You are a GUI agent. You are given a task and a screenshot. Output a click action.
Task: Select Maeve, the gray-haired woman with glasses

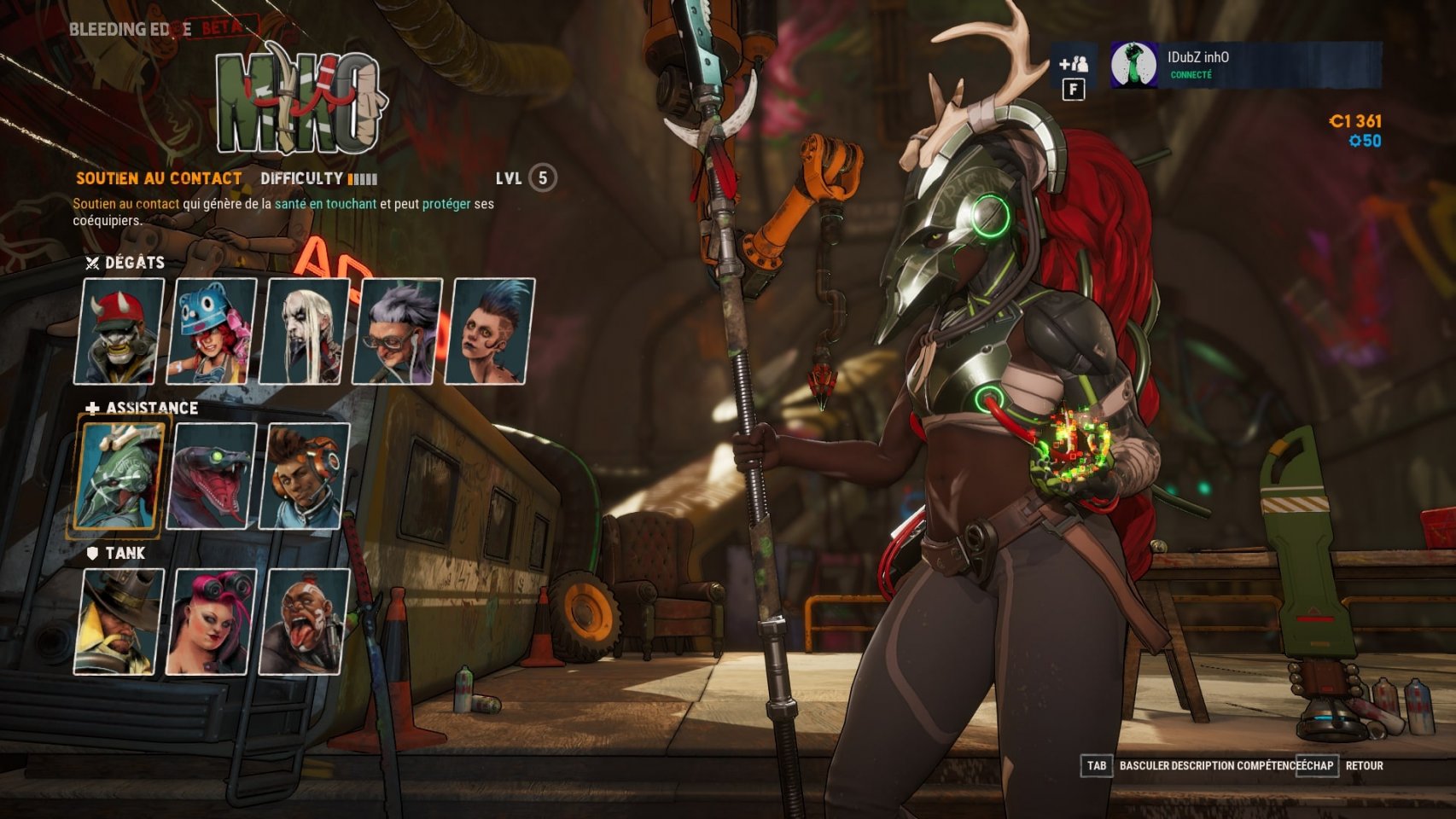[x=398, y=331]
